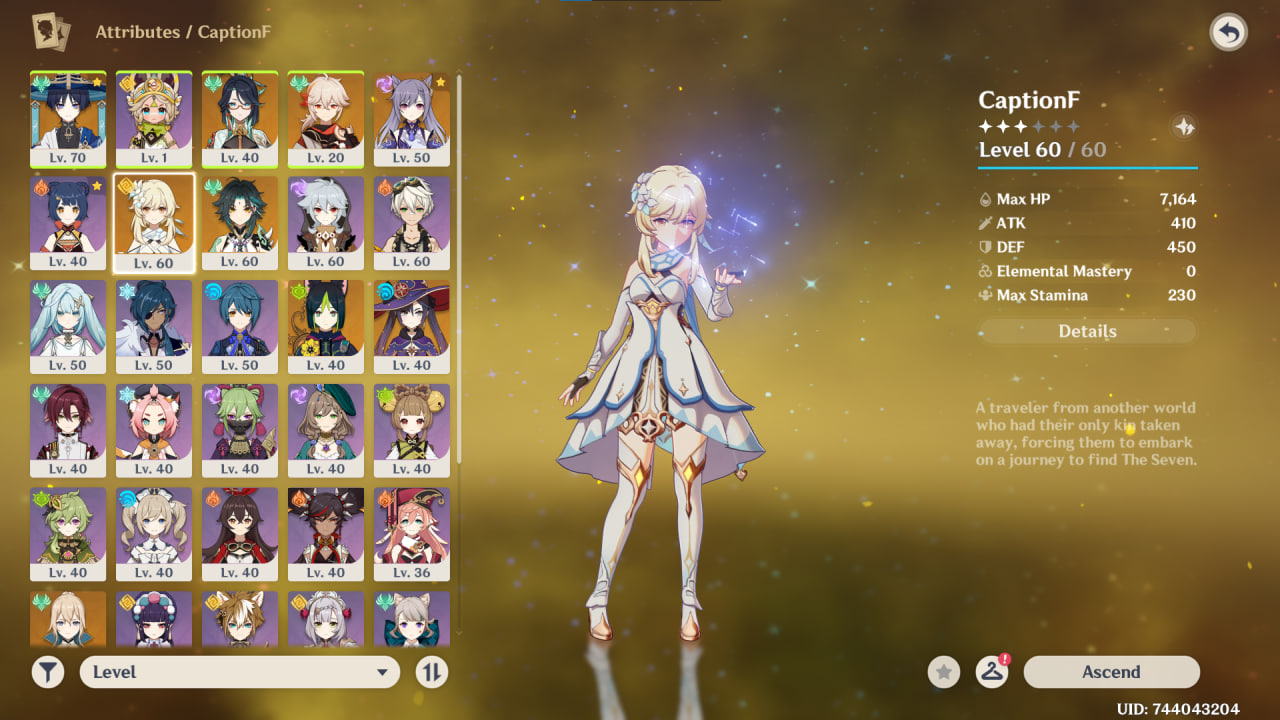Open the Level sort dropdown
This screenshot has width=1280, height=720.
tap(240, 672)
